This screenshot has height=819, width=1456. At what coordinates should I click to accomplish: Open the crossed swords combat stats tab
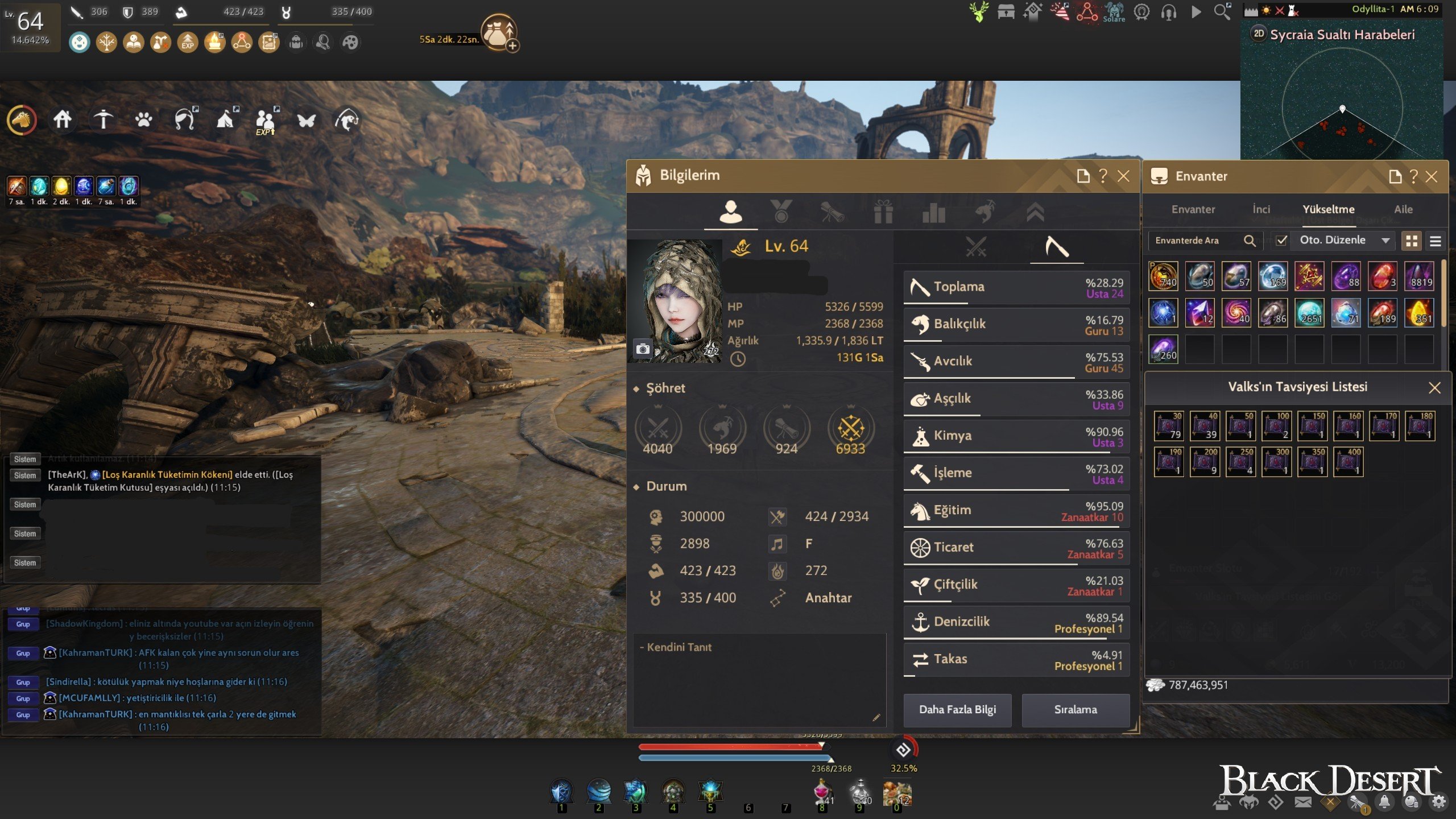click(976, 247)
